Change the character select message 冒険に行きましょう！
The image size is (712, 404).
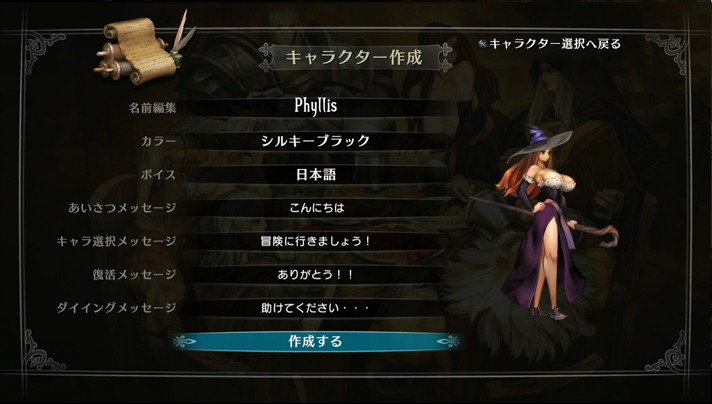point(316,241)
